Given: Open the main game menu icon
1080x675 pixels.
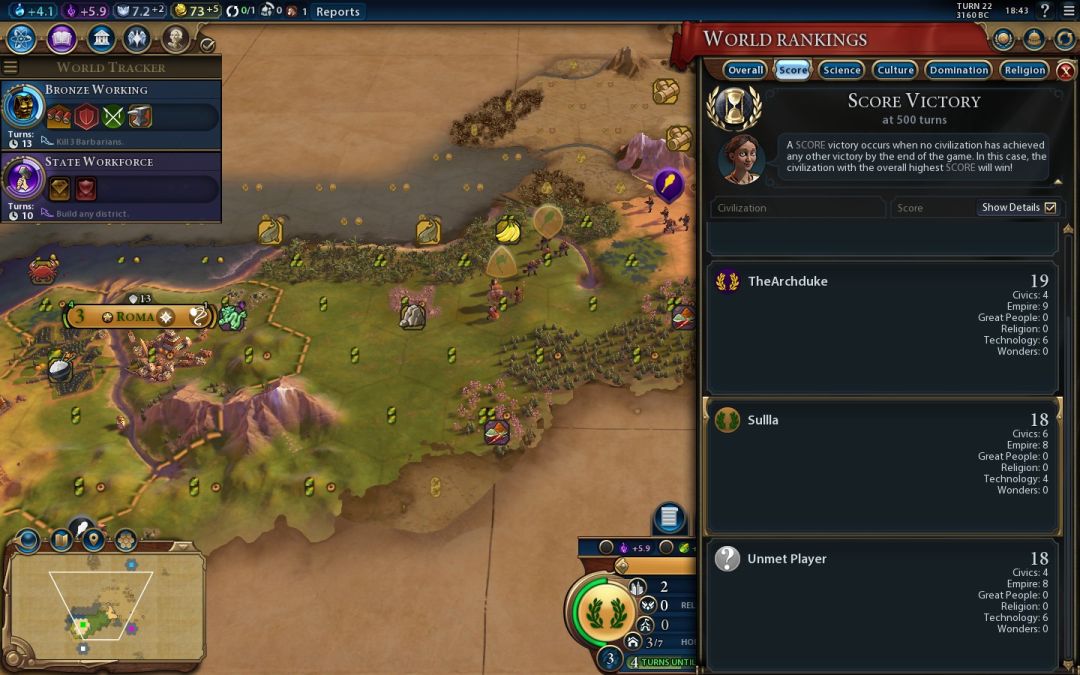Looking at the screenshot, I should click(1067, 11).
